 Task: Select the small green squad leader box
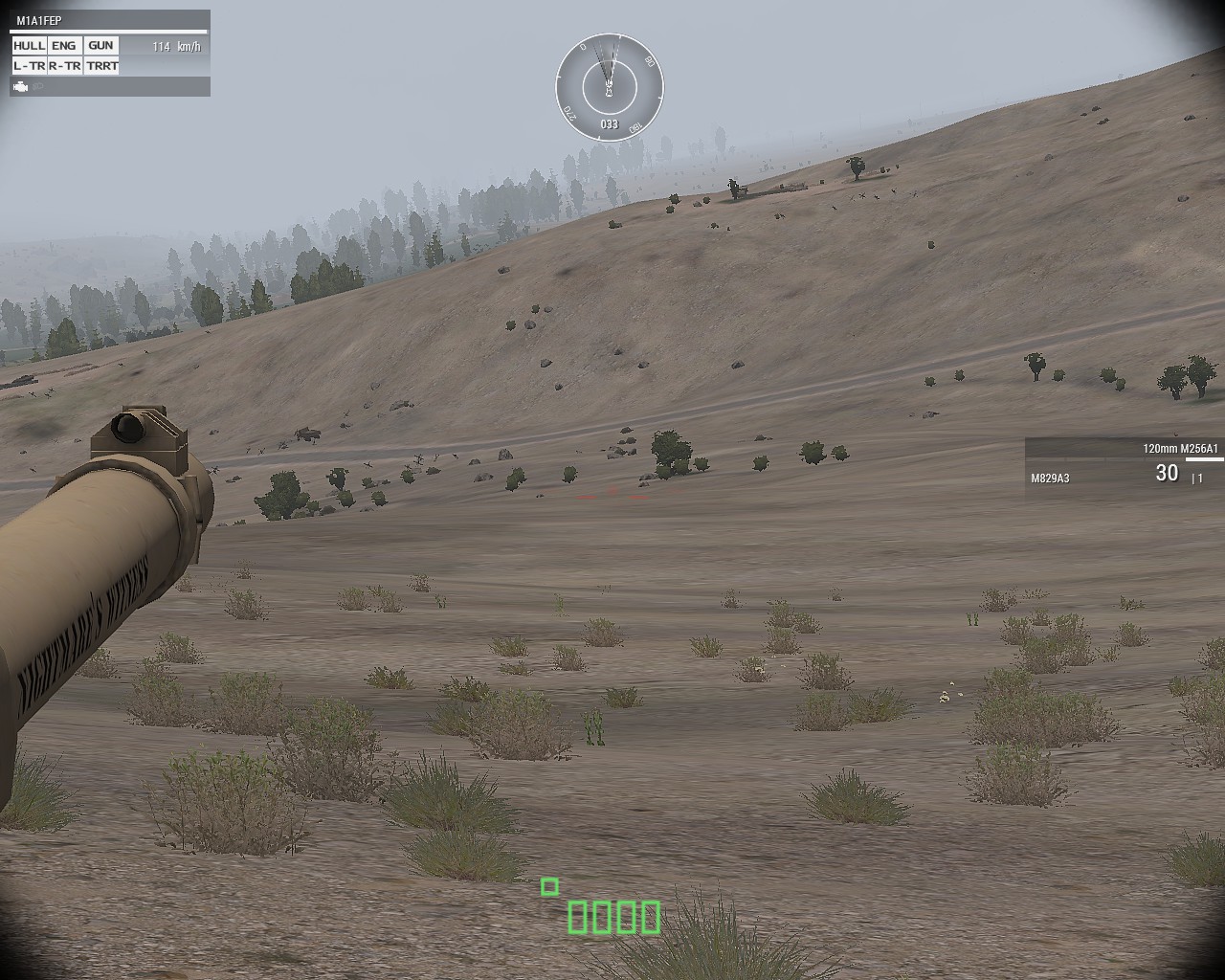pos(549,887)
